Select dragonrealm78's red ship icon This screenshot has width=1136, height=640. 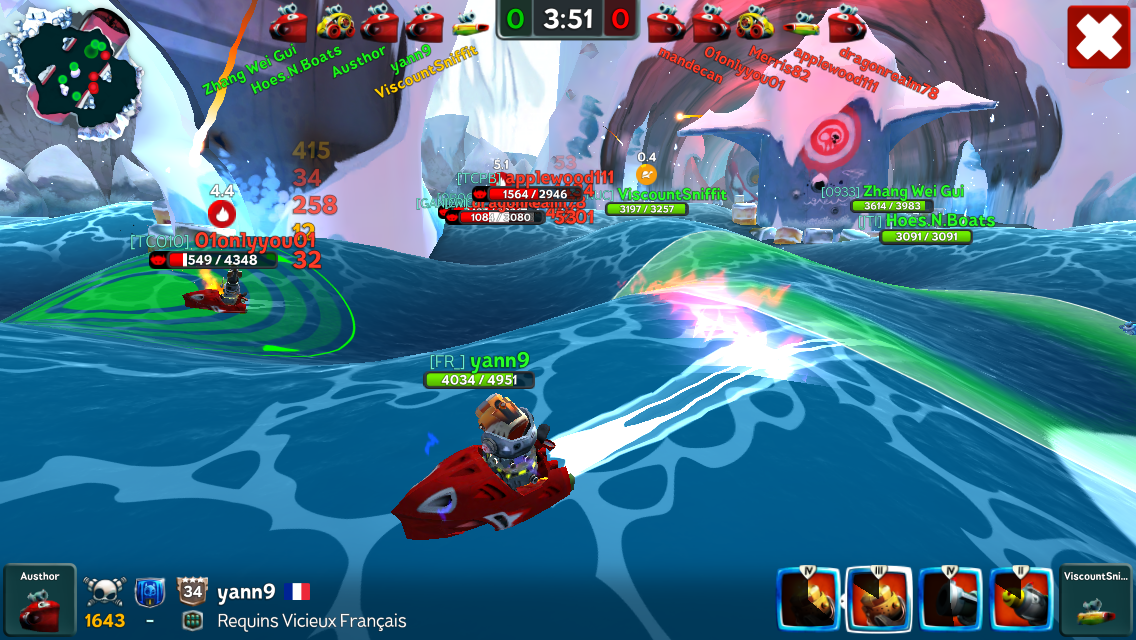click(846, 22)
